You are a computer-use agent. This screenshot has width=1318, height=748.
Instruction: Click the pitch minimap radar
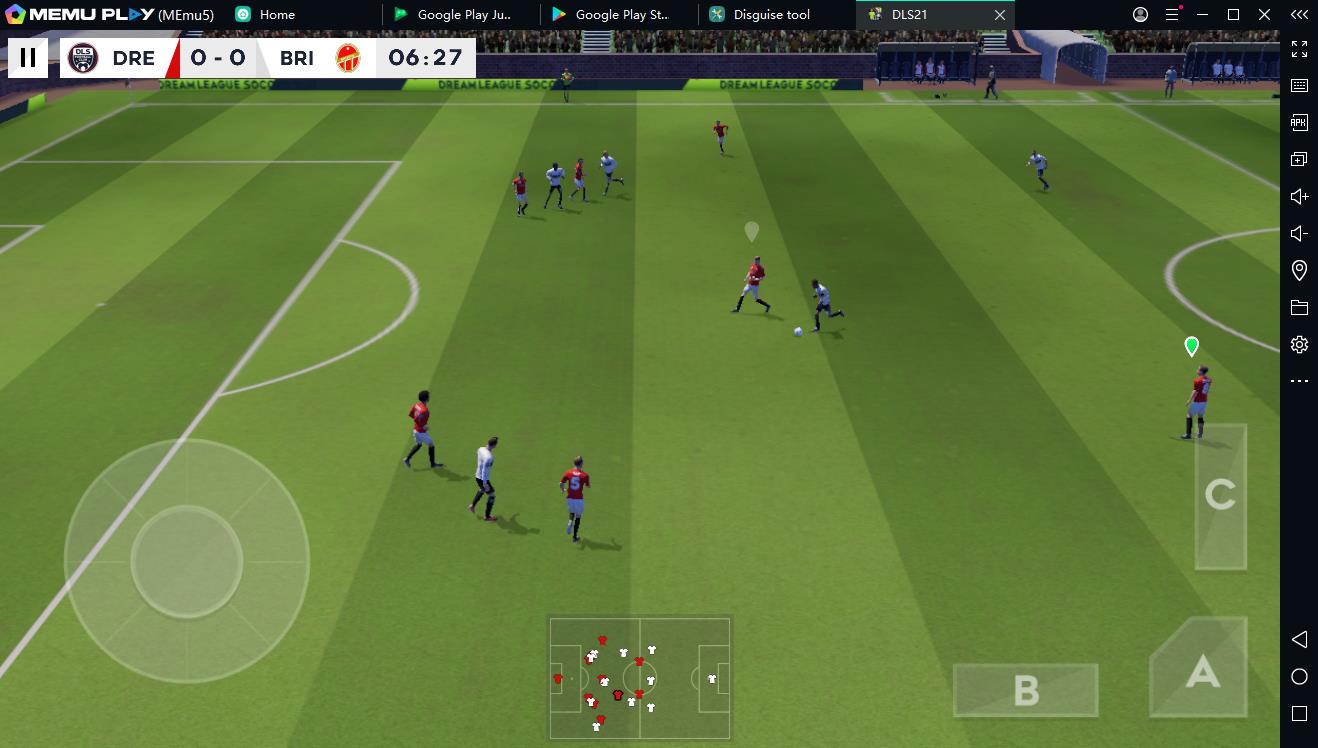(639, 678)
